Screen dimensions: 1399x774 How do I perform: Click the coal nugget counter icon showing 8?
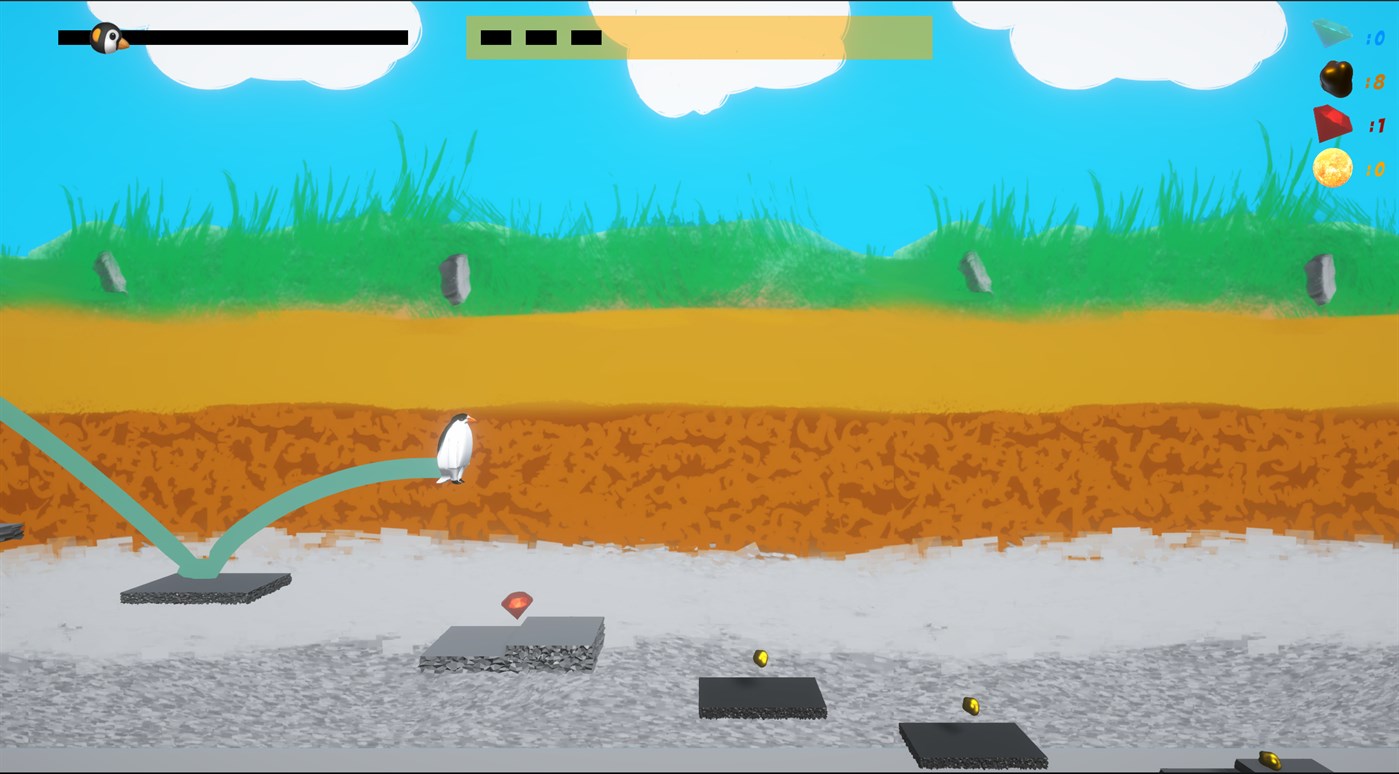coord(1336,79)
